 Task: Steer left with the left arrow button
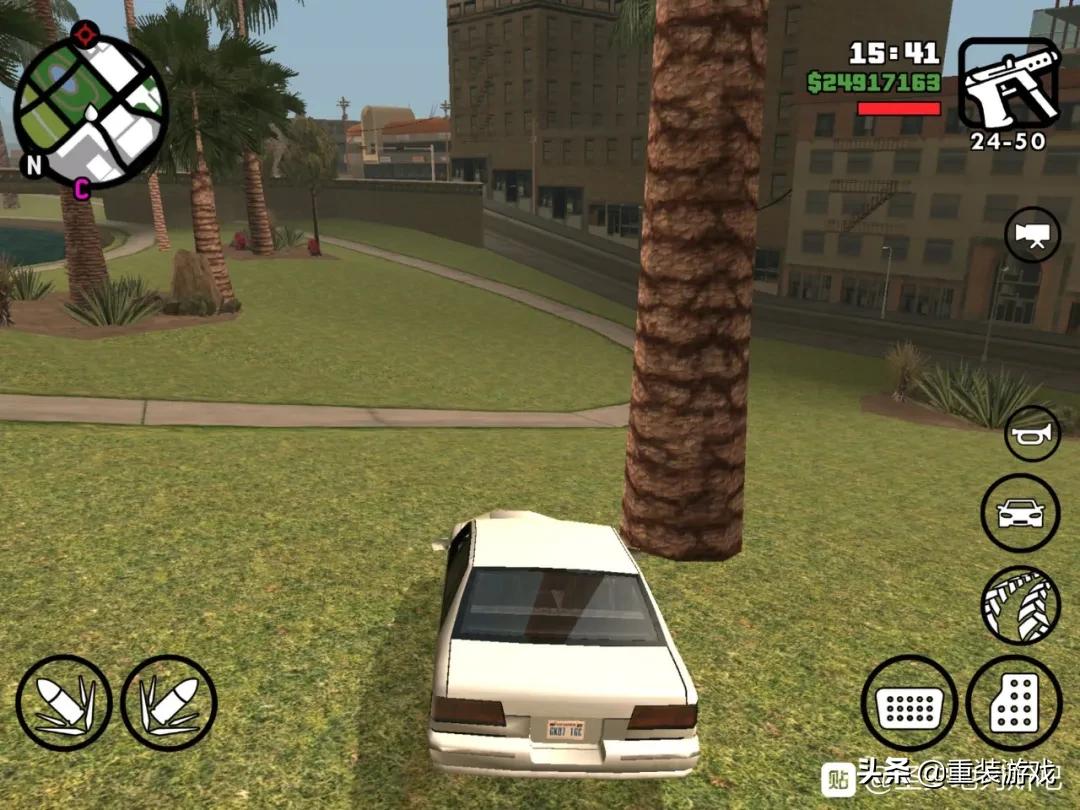coord(64,703)
